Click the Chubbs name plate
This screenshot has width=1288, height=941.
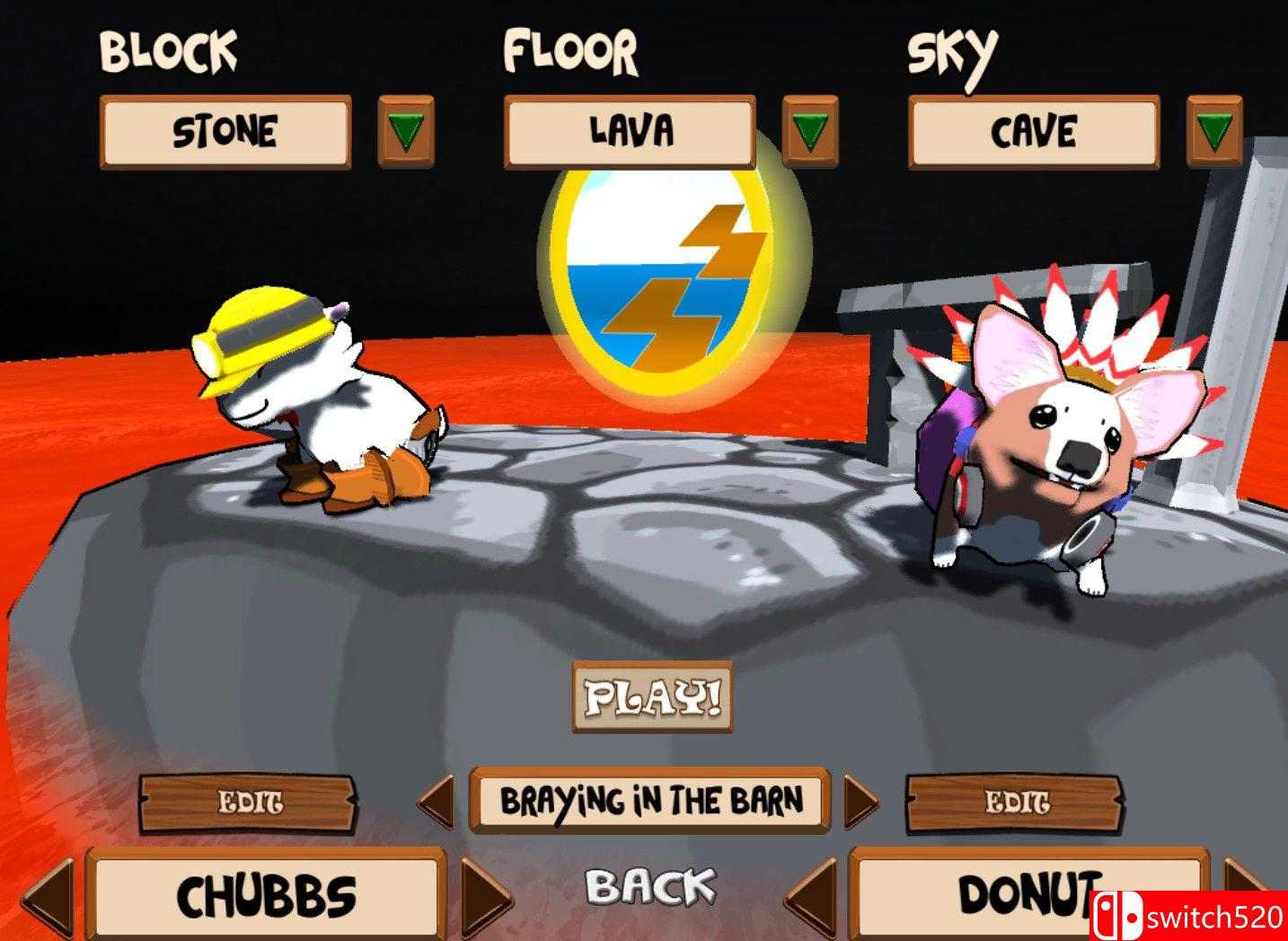(x=267, y=895)
